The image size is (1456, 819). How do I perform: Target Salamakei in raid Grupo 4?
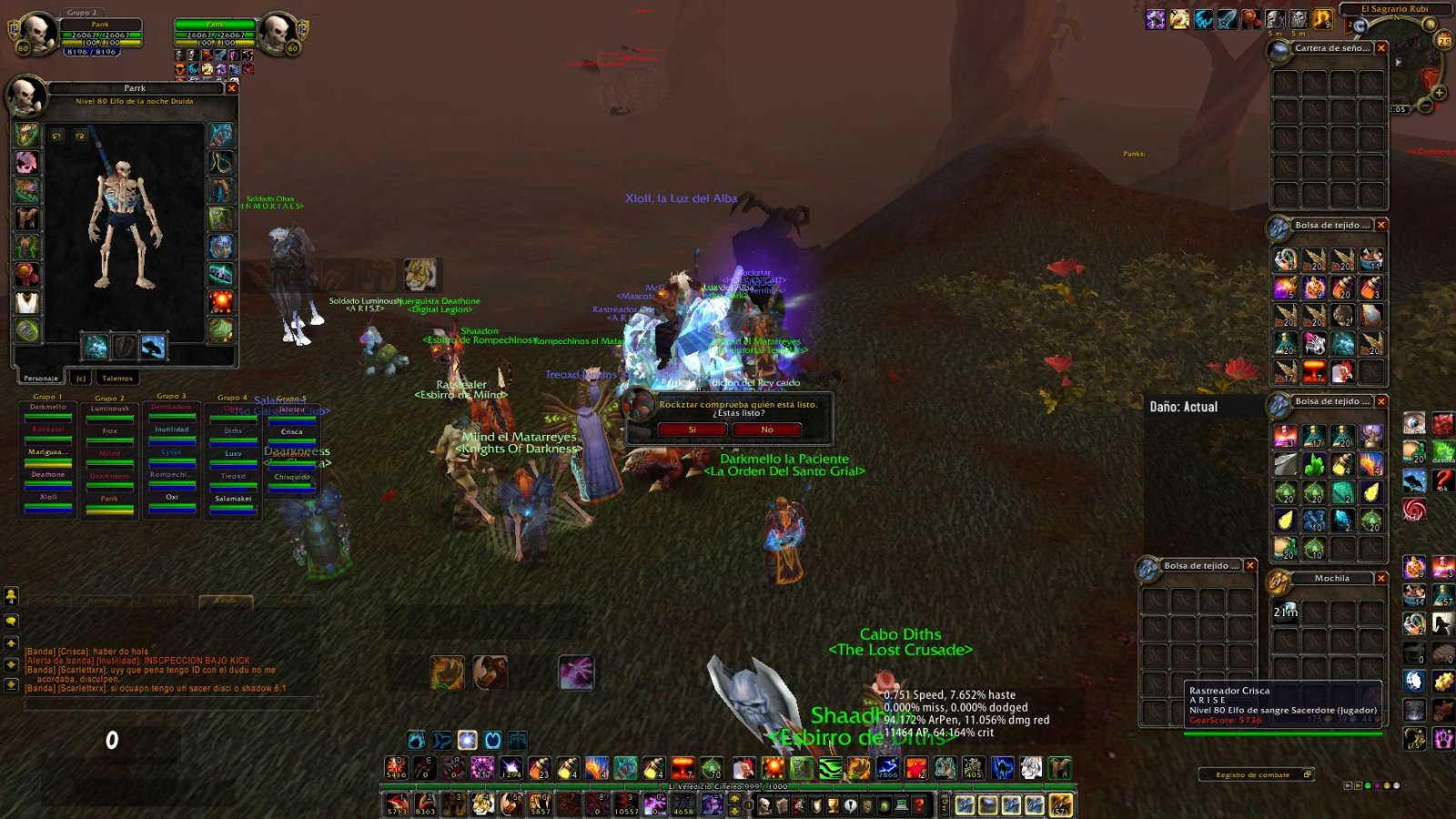tap(233, 499)
